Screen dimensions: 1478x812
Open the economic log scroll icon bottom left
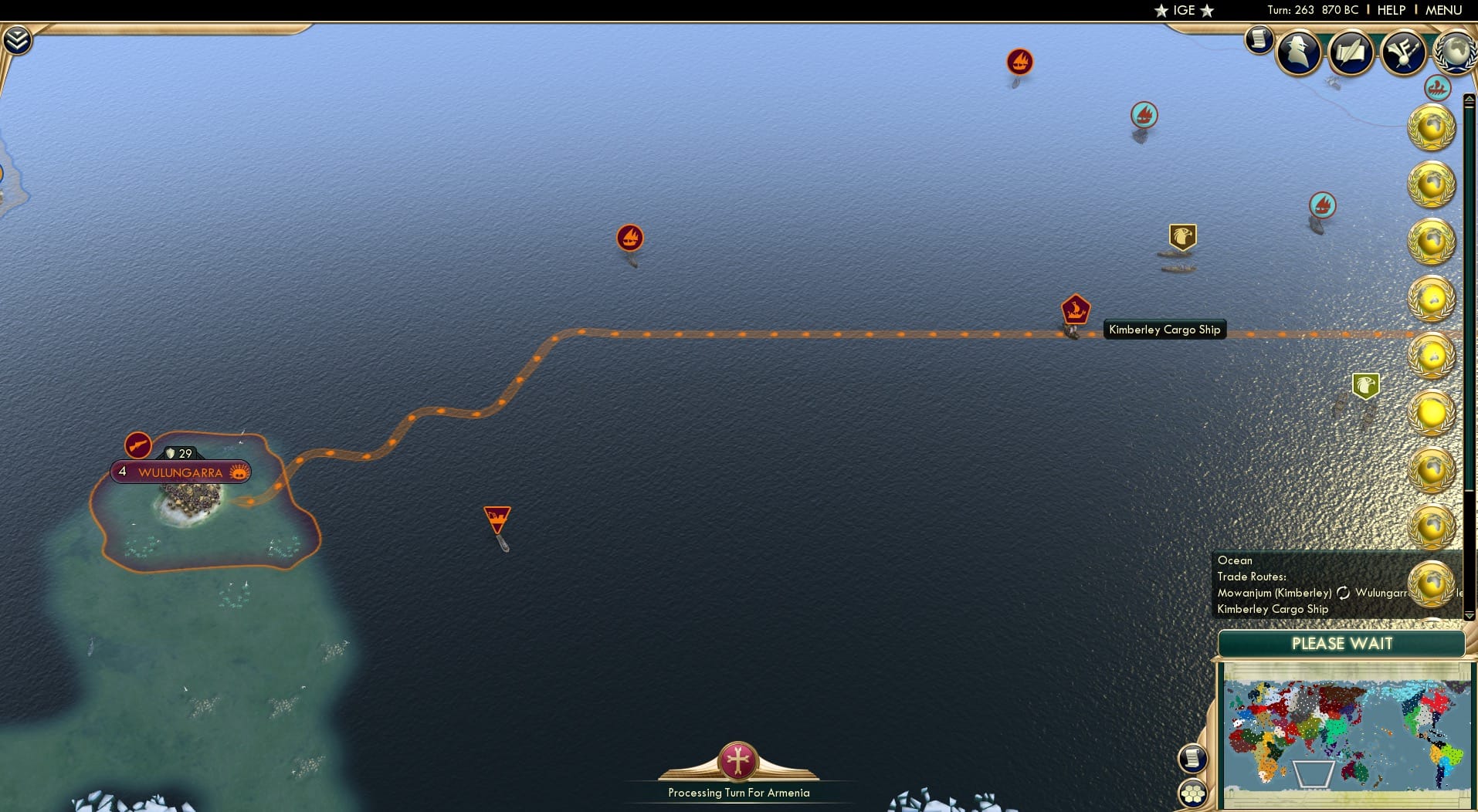pos(1193,759)
